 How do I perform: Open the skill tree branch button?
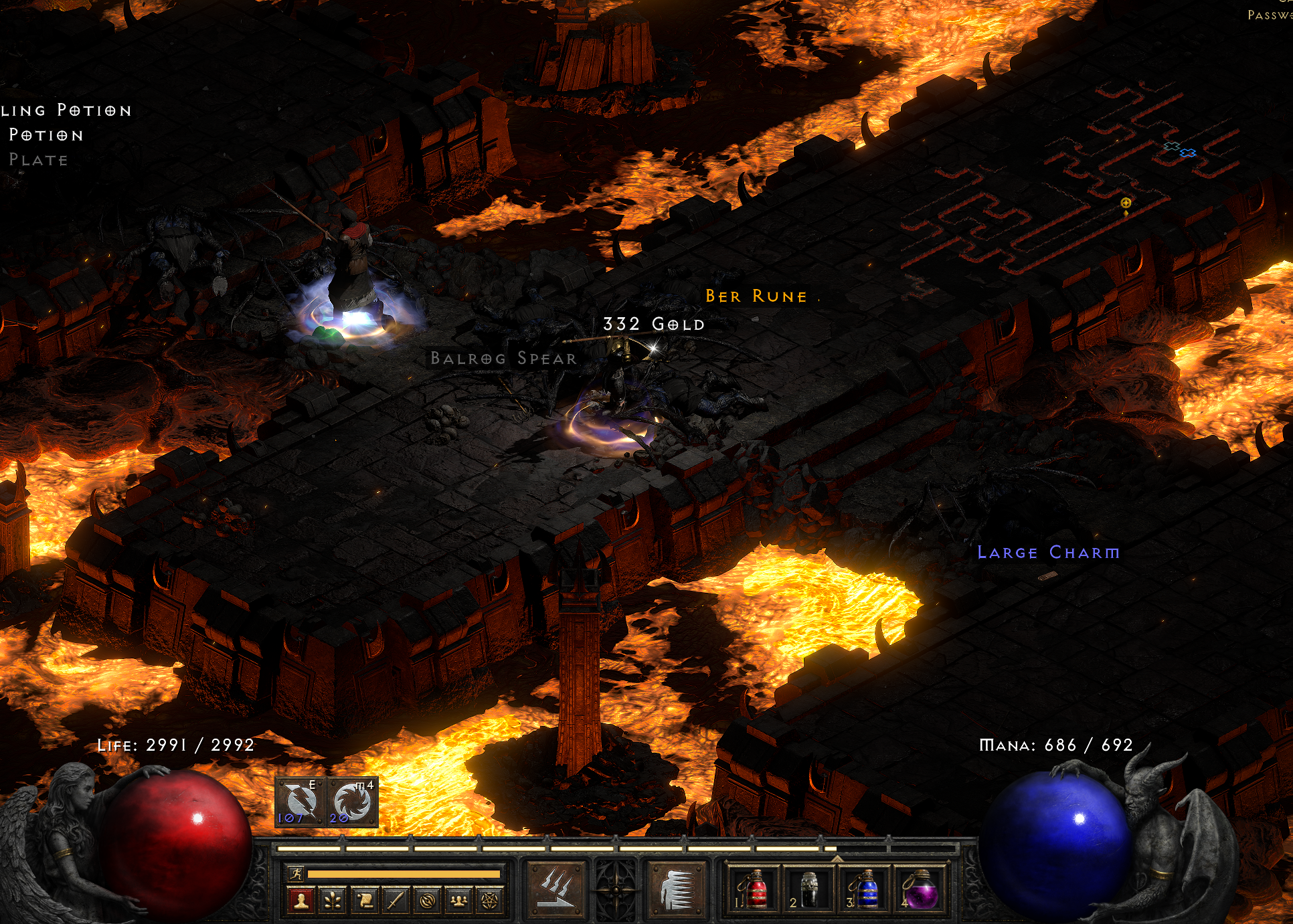point(333,901)
